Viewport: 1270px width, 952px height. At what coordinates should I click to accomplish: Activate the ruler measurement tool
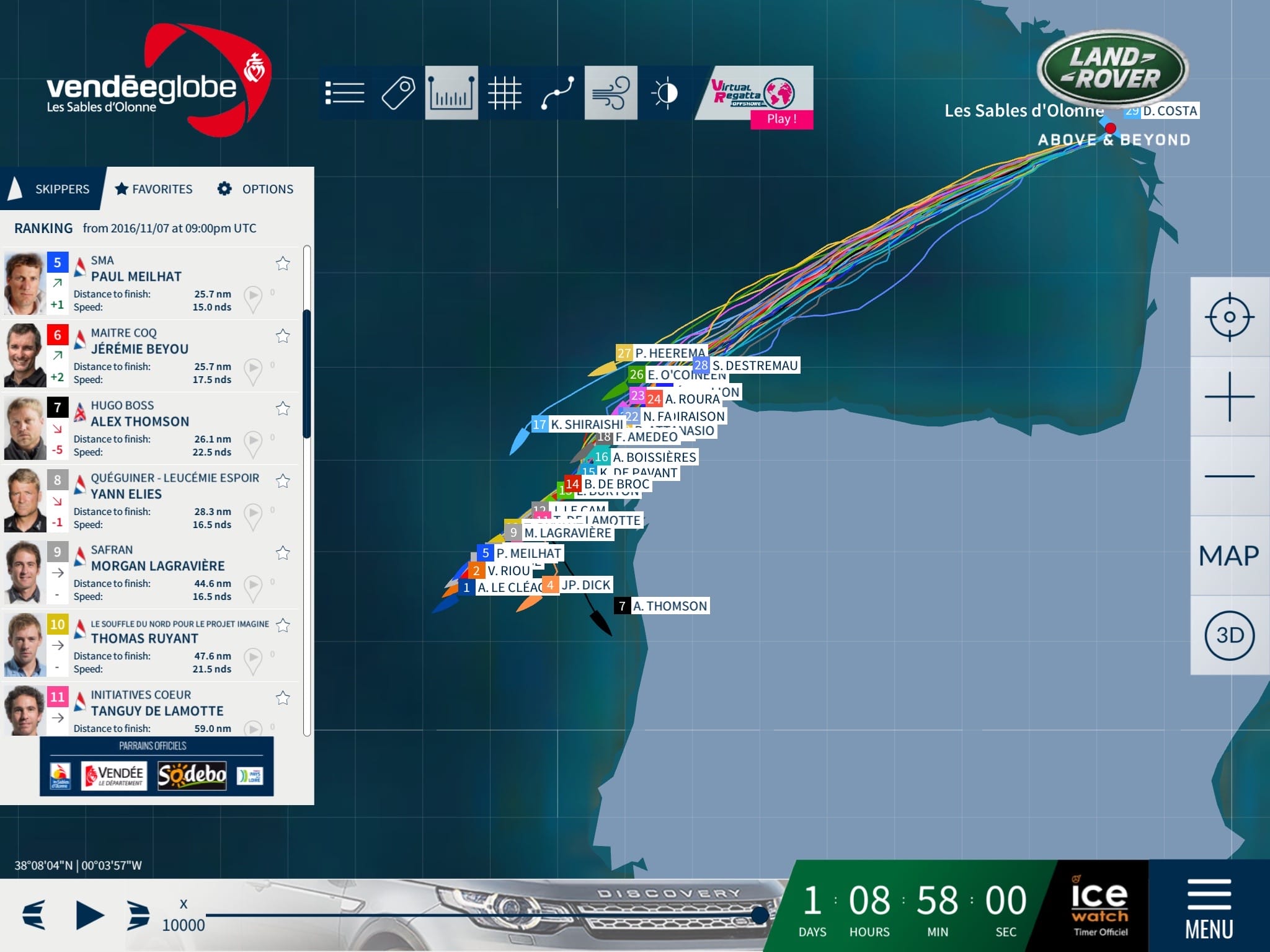pos(451,93)
